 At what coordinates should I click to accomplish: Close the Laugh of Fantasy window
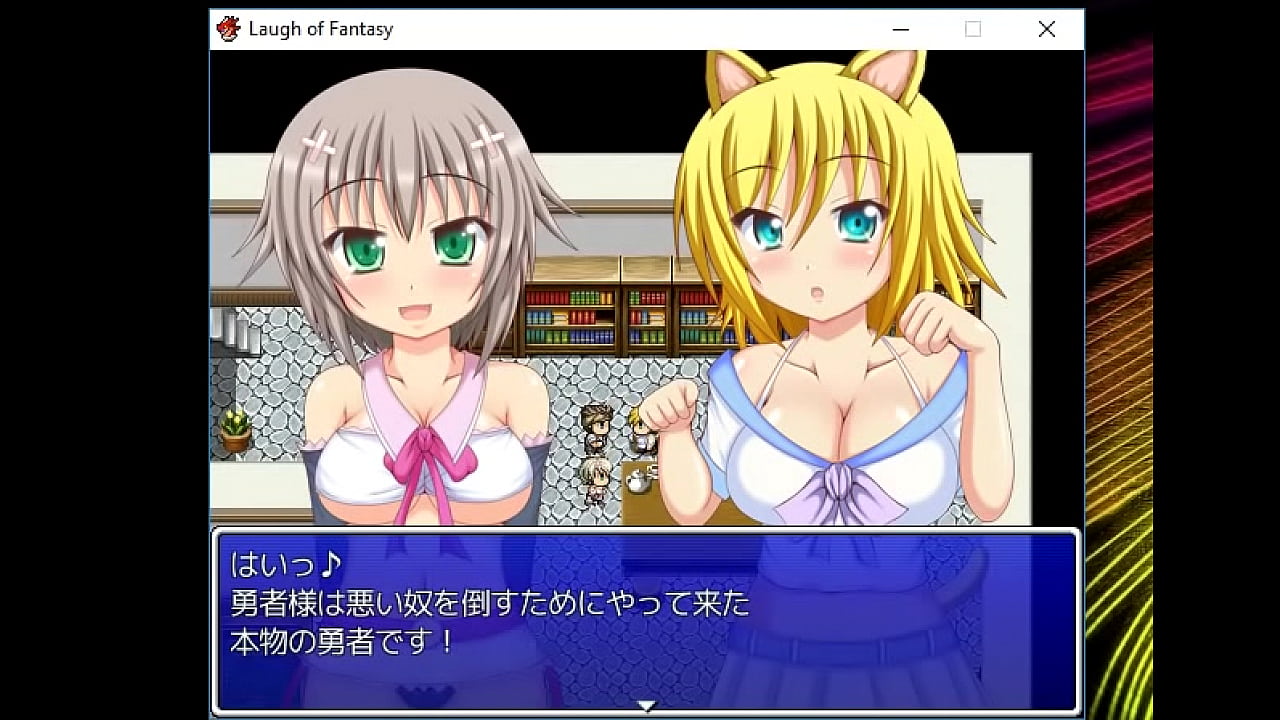1046,29
